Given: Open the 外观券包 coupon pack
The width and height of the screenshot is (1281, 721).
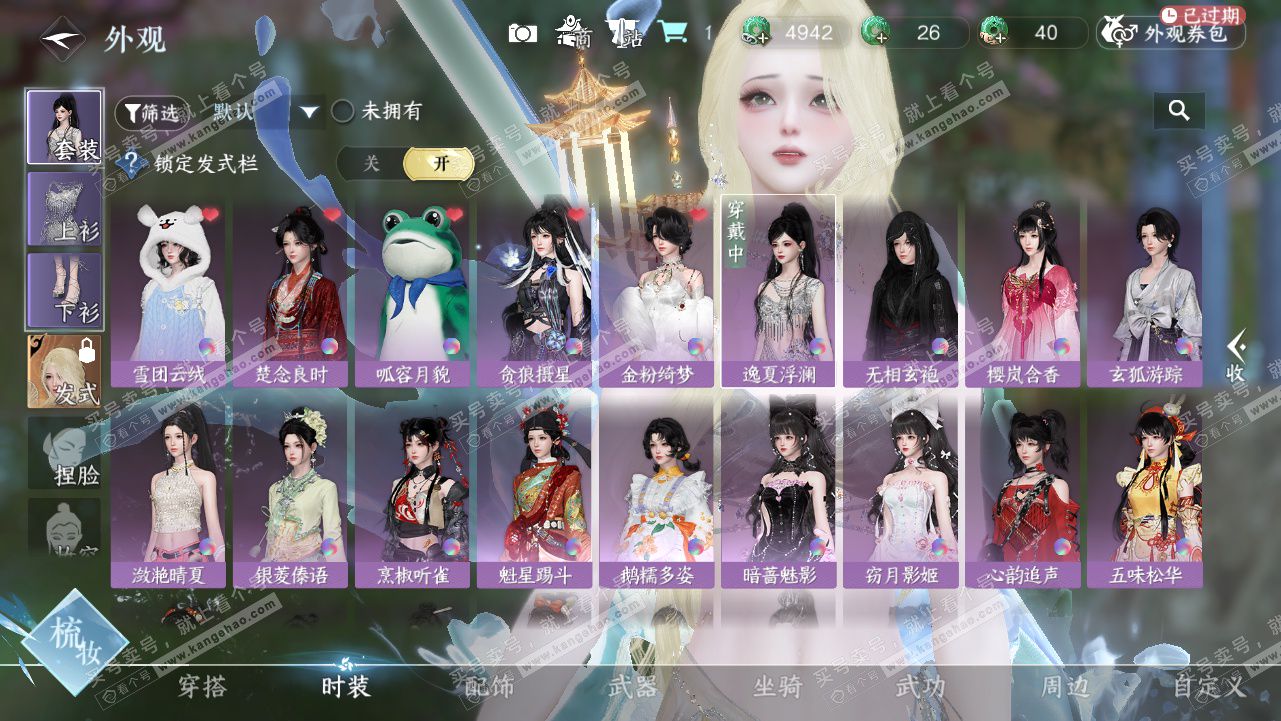Looking at the screenshot, I should coord(1171,33).
